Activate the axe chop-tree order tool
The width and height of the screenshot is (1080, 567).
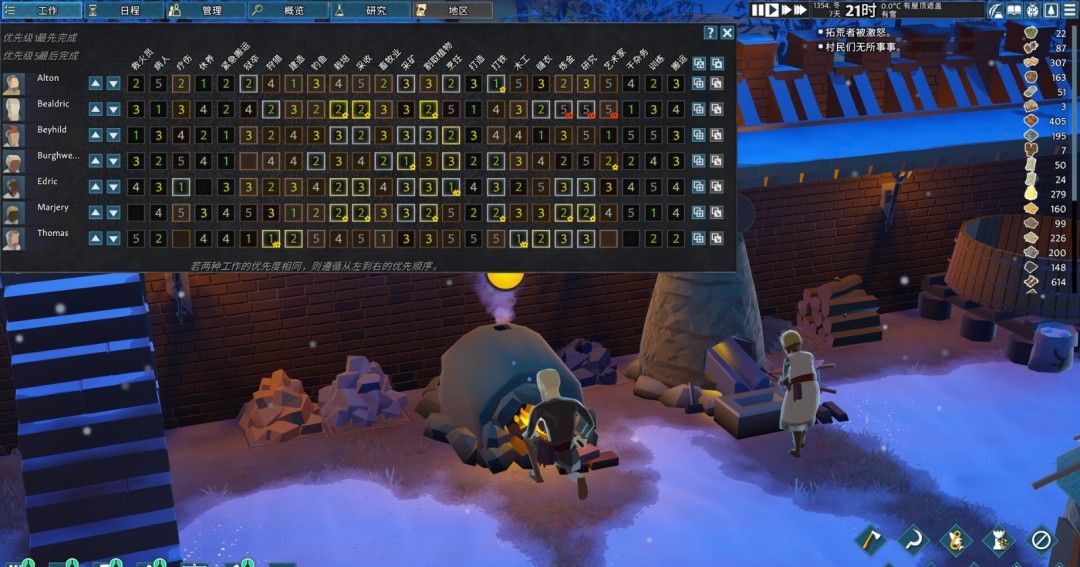tap(869, 540)
